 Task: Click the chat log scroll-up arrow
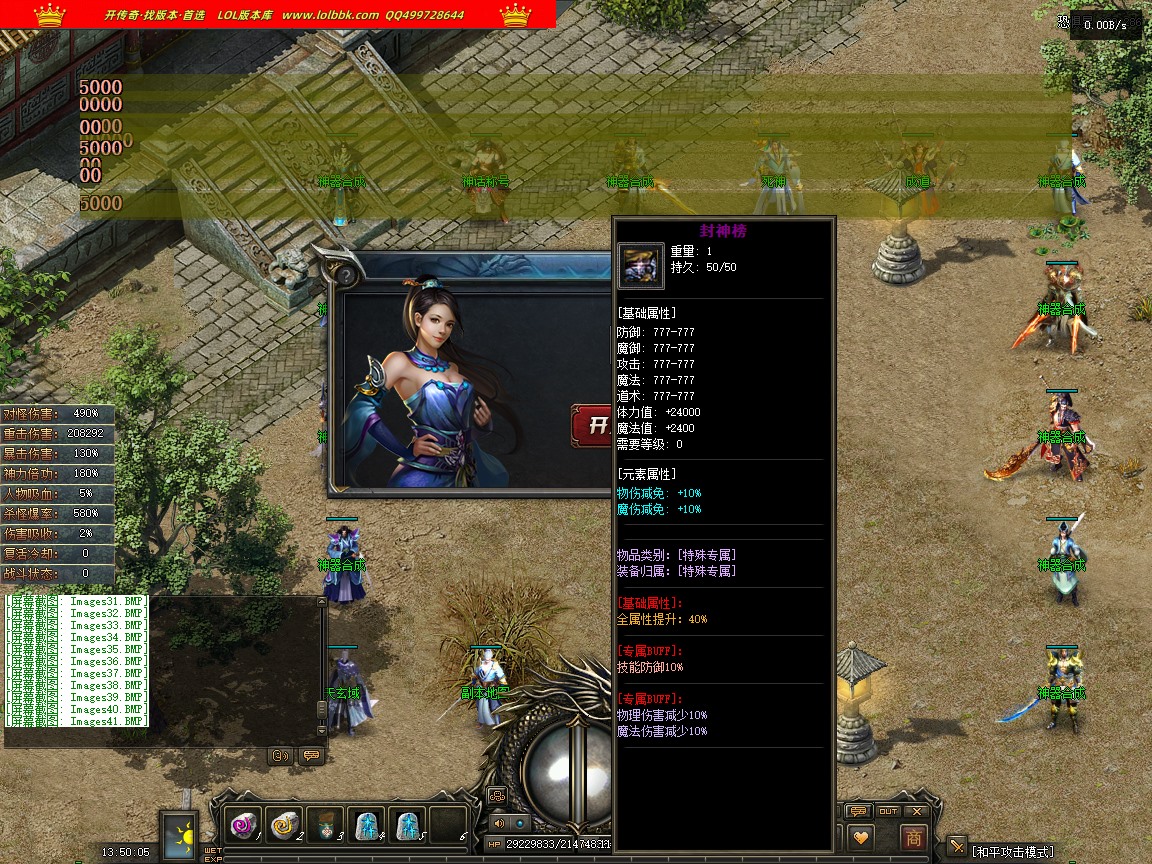click(x=322, y=602)
